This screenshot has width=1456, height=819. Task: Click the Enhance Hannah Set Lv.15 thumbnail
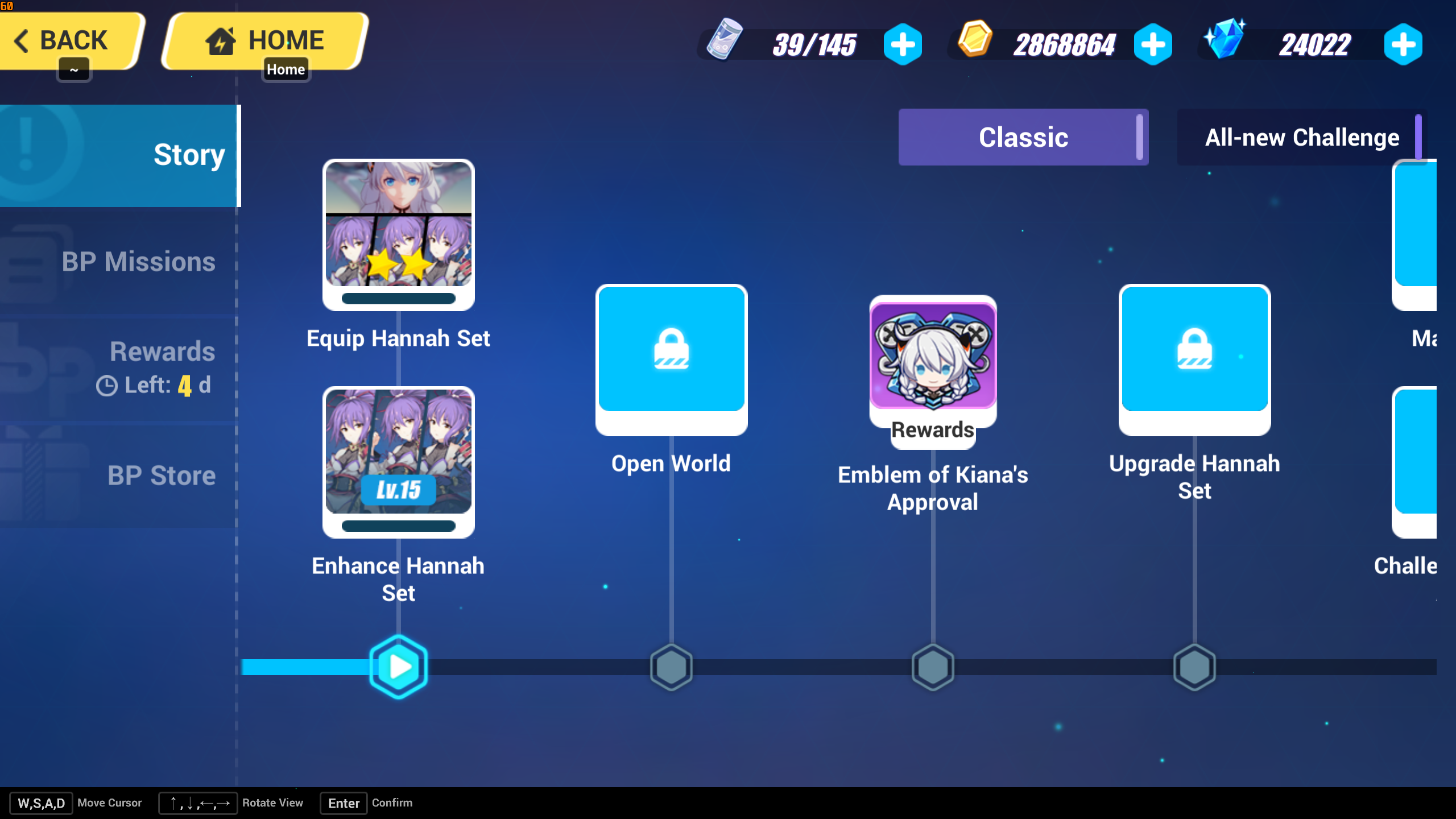click(398, 462)
